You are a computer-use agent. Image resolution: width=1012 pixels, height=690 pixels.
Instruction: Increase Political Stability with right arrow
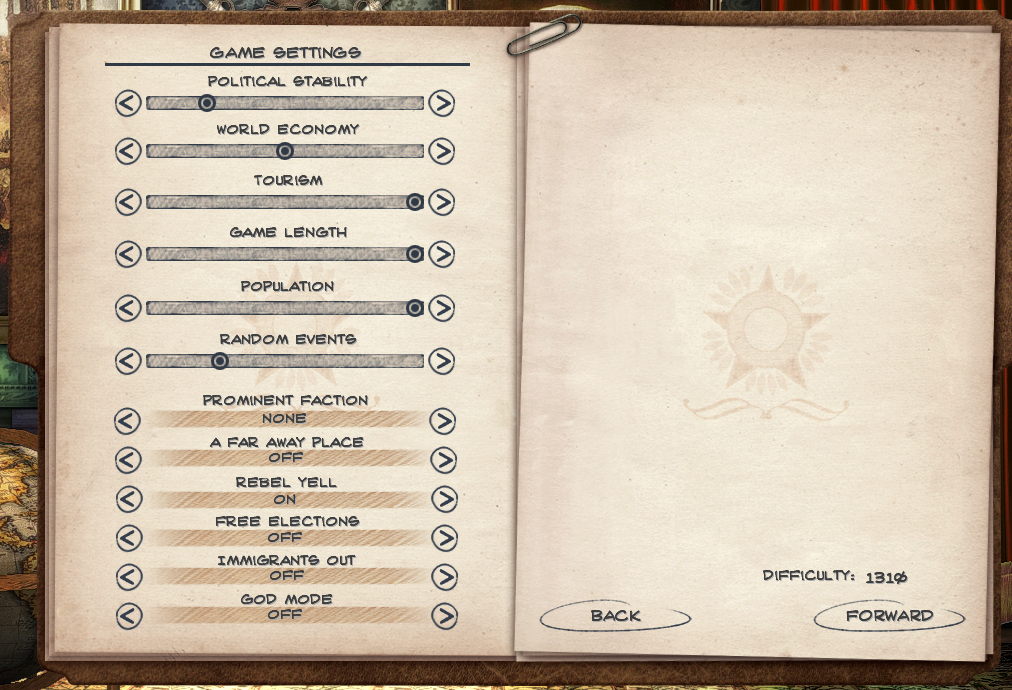[x=441, y=103]
